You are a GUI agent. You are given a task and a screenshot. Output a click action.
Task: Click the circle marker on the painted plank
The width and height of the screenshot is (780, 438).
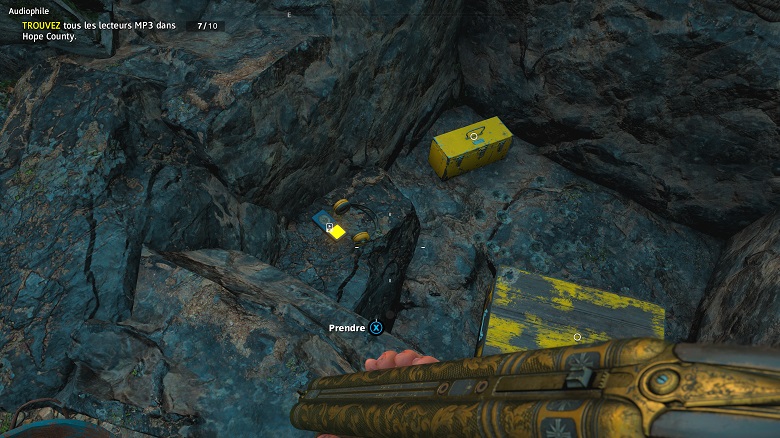pos(577,337)
